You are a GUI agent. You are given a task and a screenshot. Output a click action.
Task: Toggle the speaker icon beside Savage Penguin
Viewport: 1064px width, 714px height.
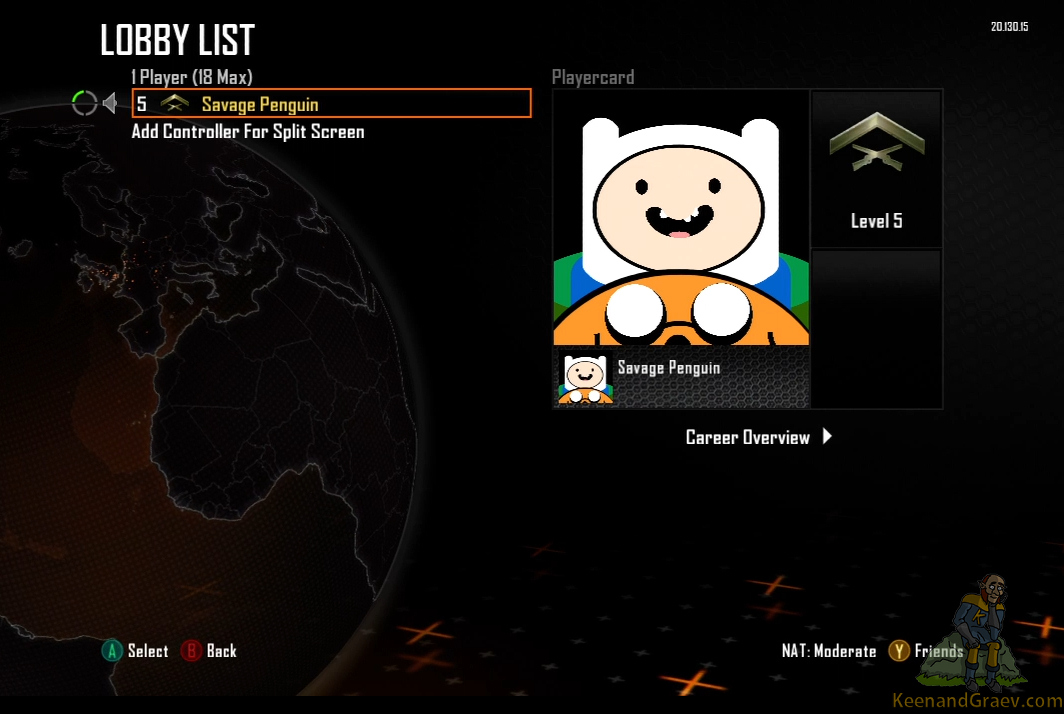110,103
